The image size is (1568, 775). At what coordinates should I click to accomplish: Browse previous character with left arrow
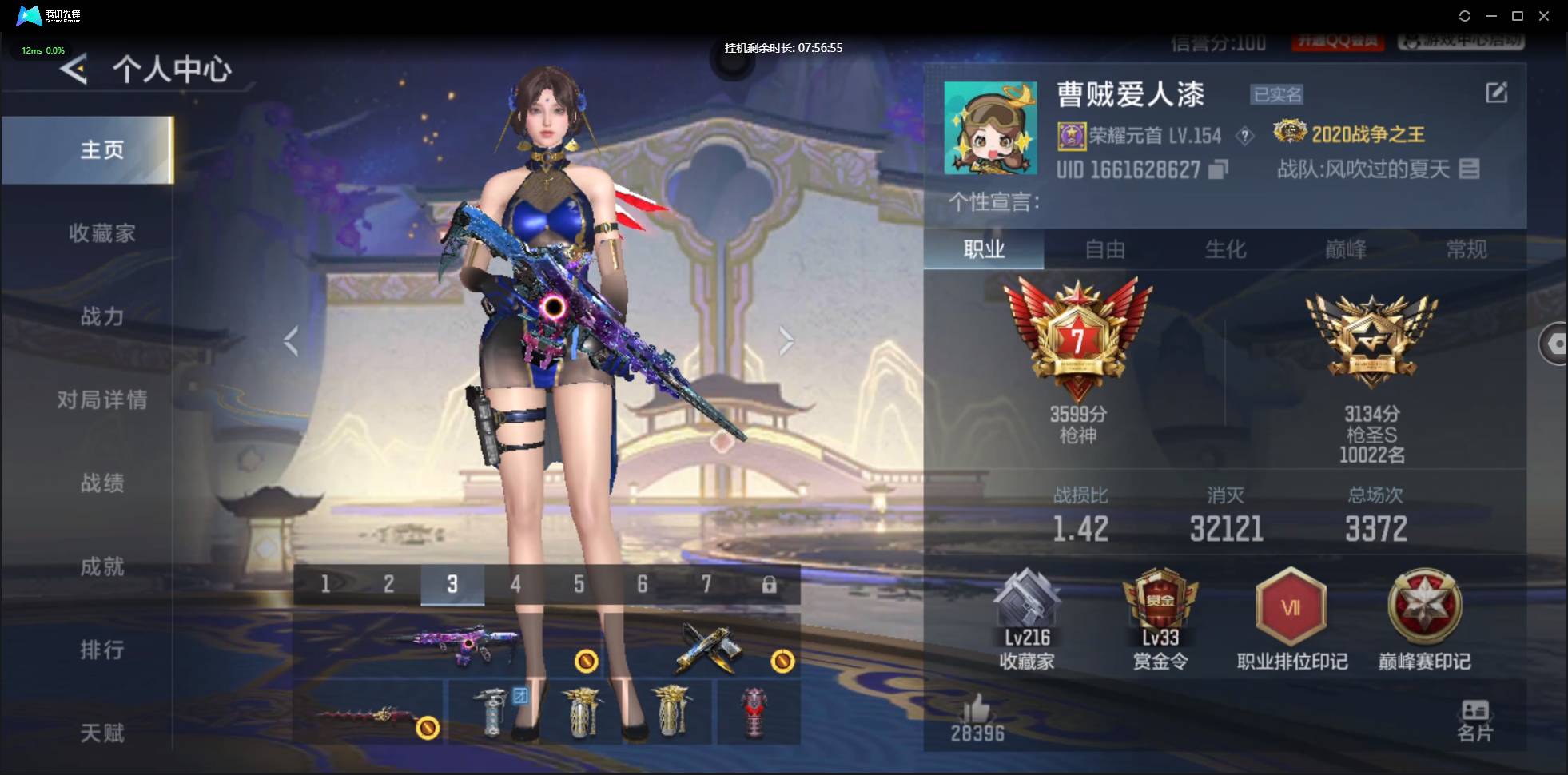pyautogui.click(x=290, y=340)
